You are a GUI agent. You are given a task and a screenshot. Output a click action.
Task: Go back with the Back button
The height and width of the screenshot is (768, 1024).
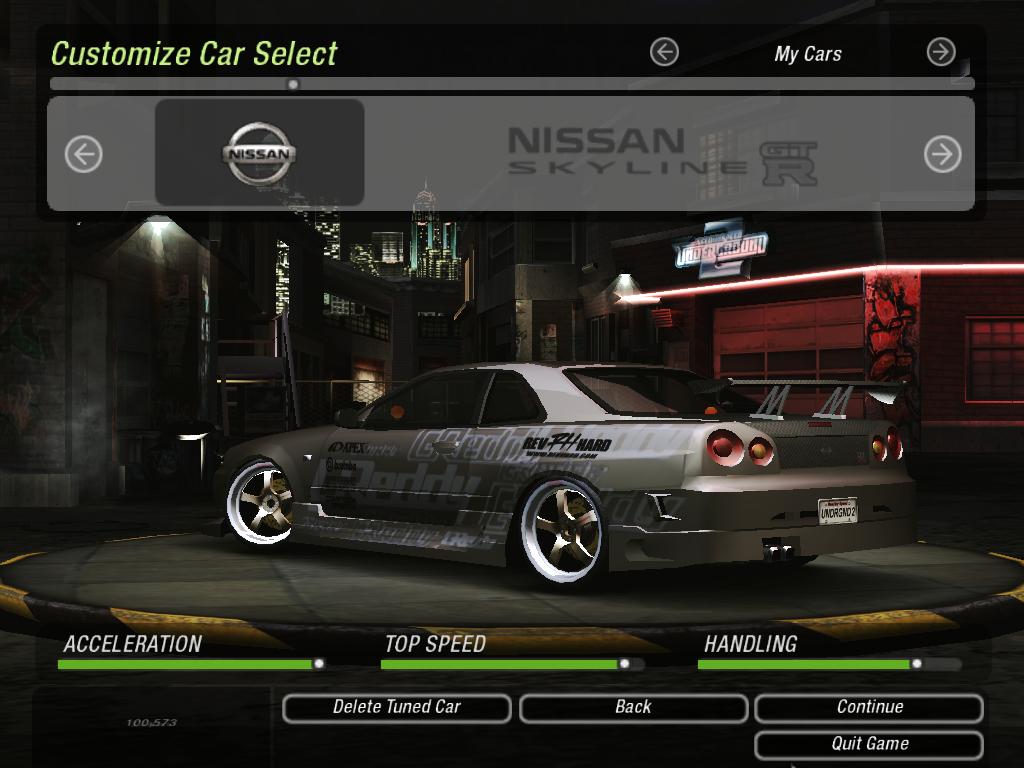tap(633, 707)
